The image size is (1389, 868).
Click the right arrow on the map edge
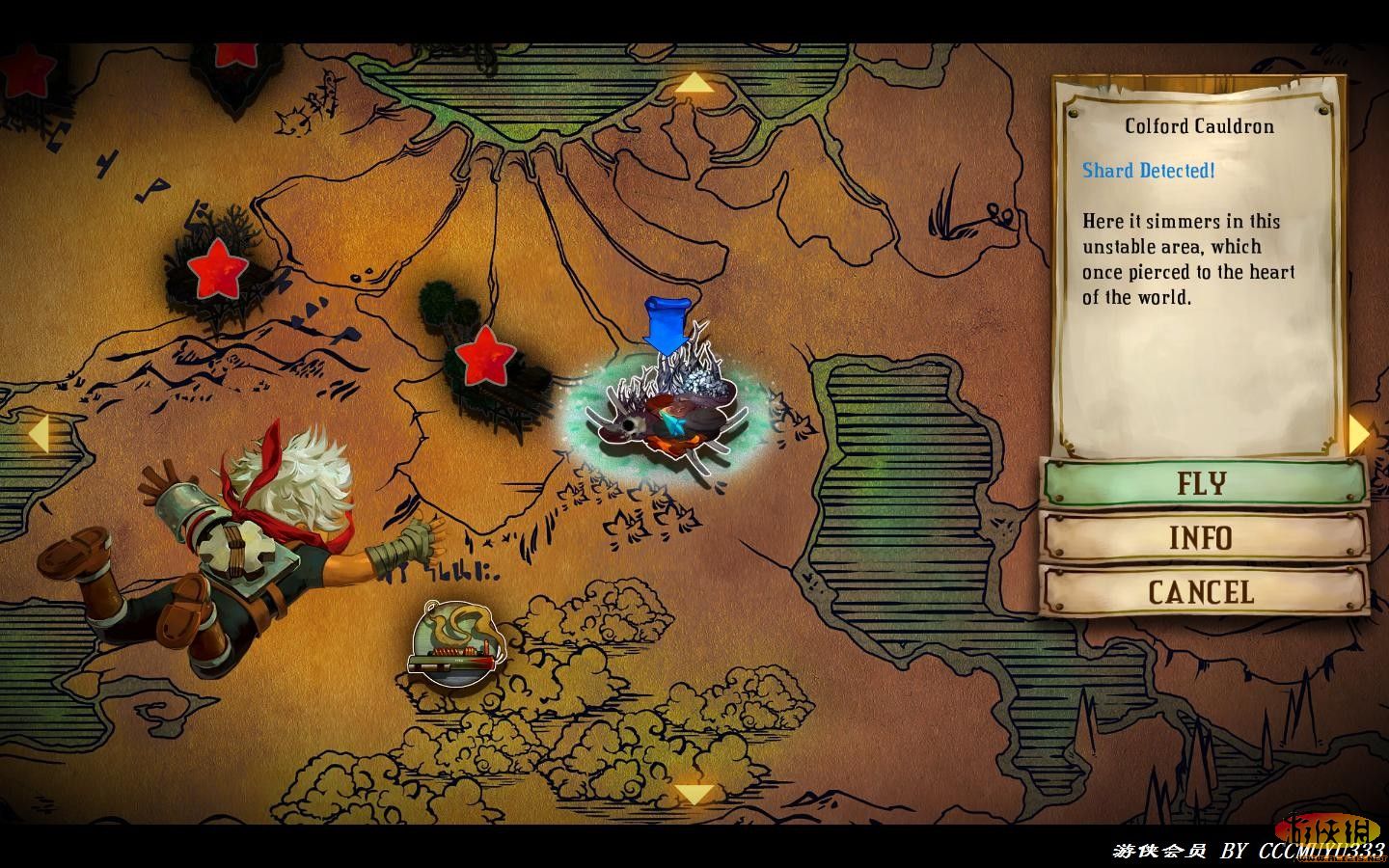1358,433
